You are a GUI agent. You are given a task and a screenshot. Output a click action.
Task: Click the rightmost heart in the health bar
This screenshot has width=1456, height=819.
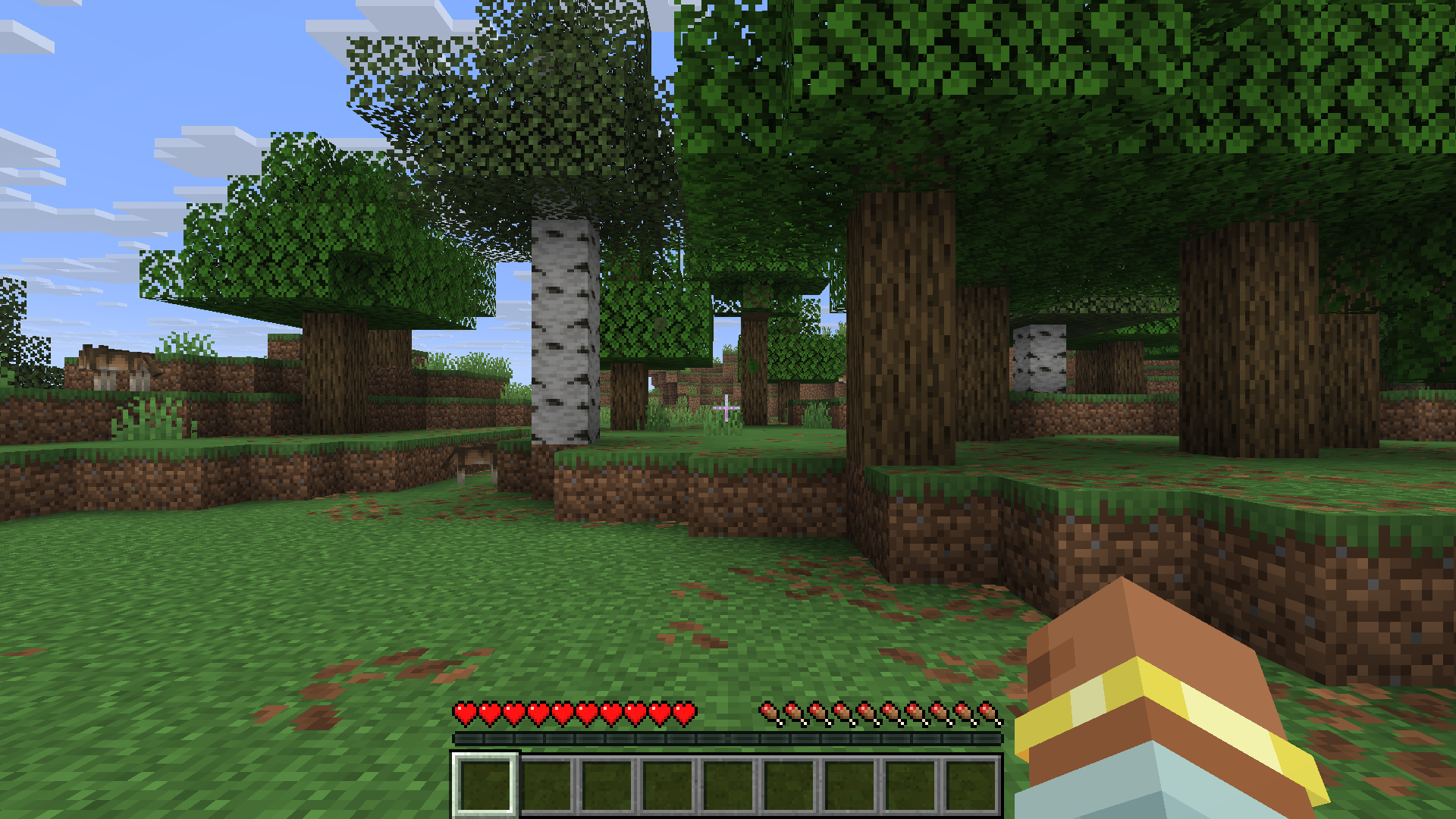[685, 711]
